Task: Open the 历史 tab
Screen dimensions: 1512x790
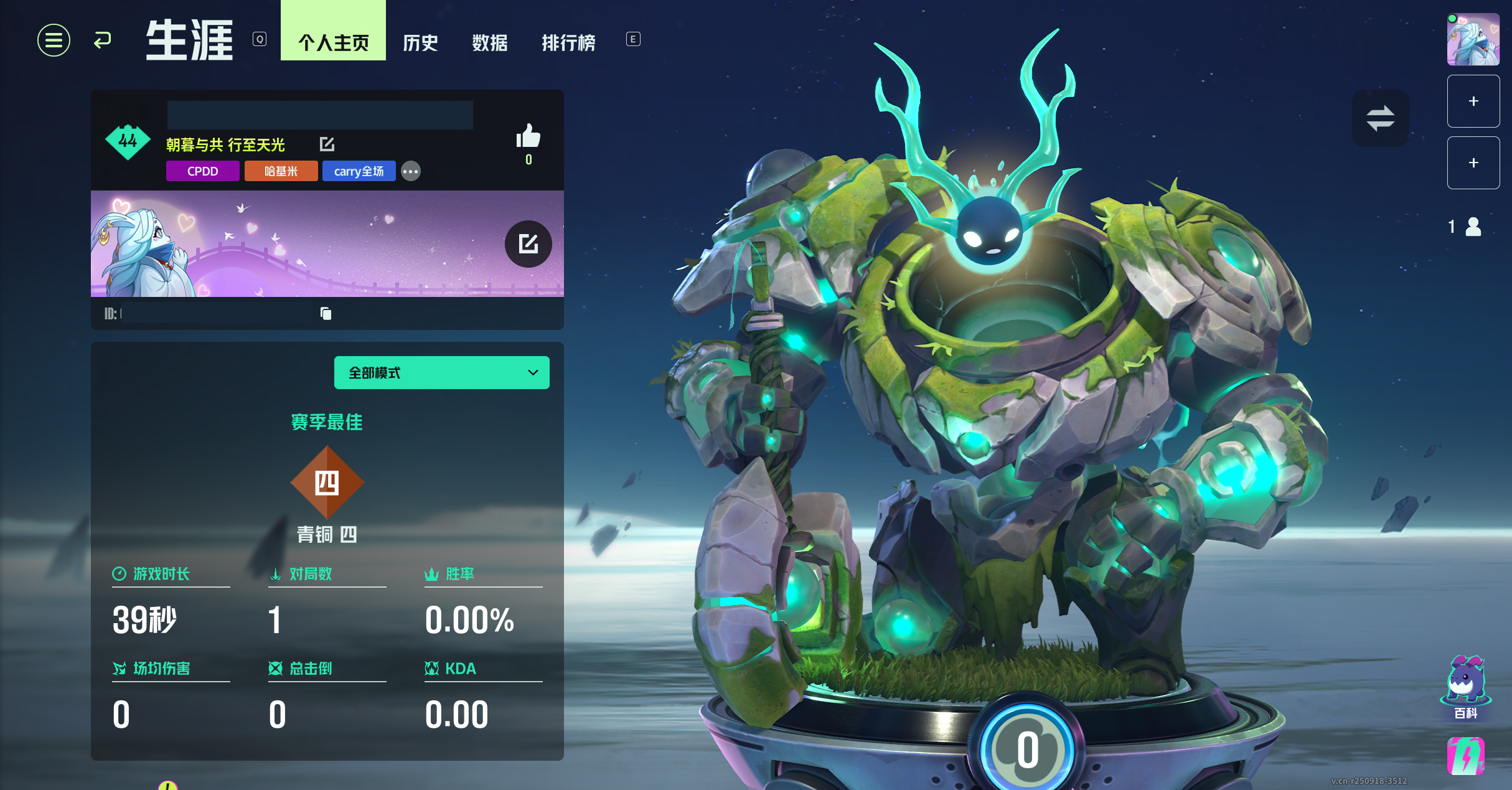Action: pyautogui.click(x=420, y=42)
